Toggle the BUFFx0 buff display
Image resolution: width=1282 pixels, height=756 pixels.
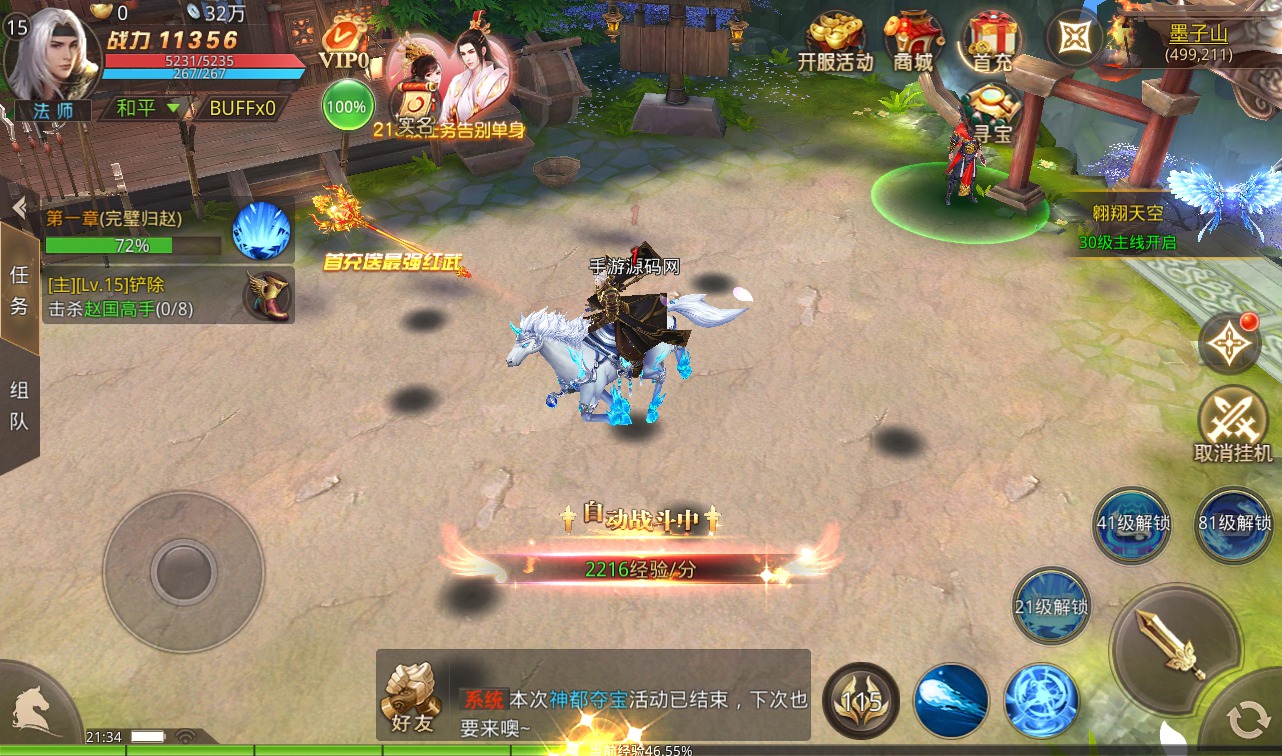(243, 108)
